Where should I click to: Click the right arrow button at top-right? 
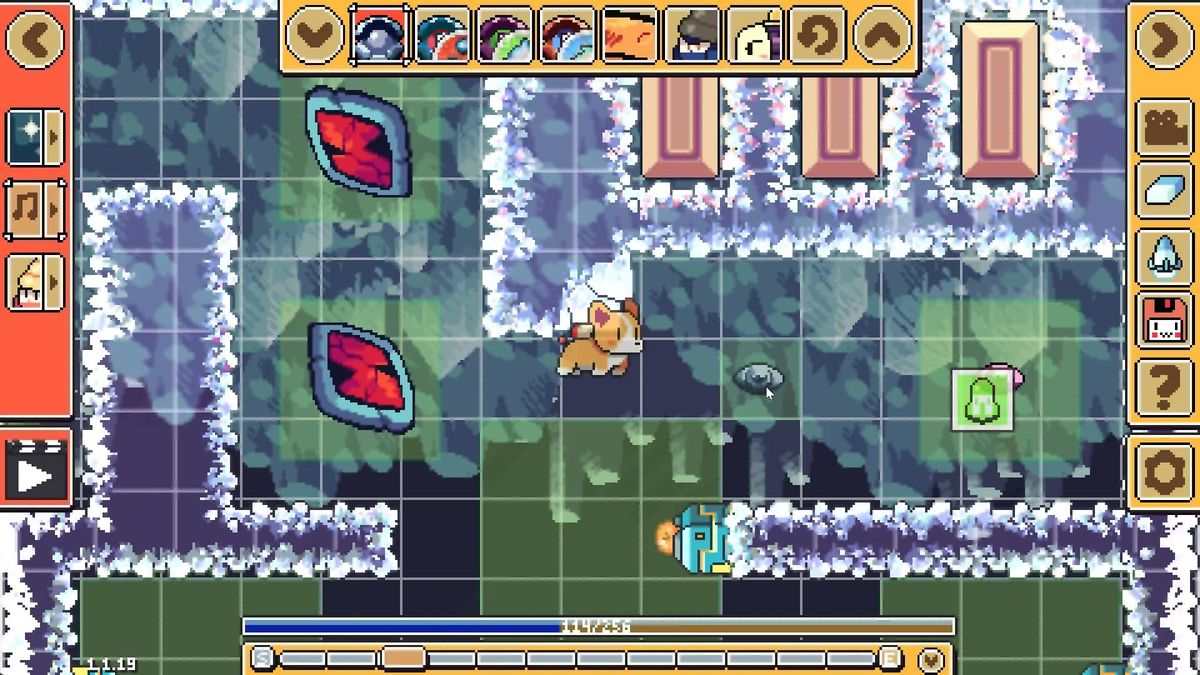[x=1164, y=40]
